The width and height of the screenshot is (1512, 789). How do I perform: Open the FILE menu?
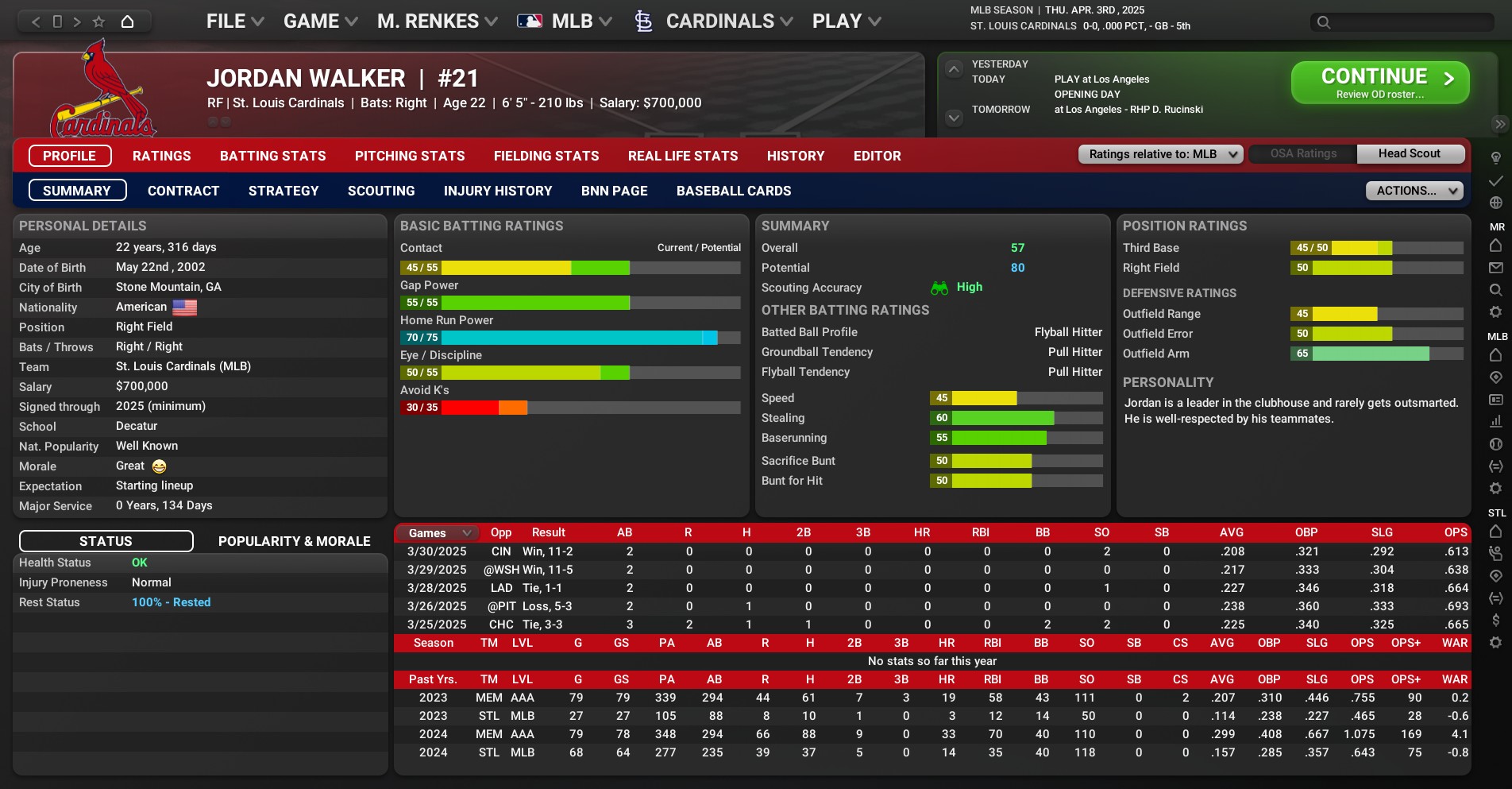point(234,21)
